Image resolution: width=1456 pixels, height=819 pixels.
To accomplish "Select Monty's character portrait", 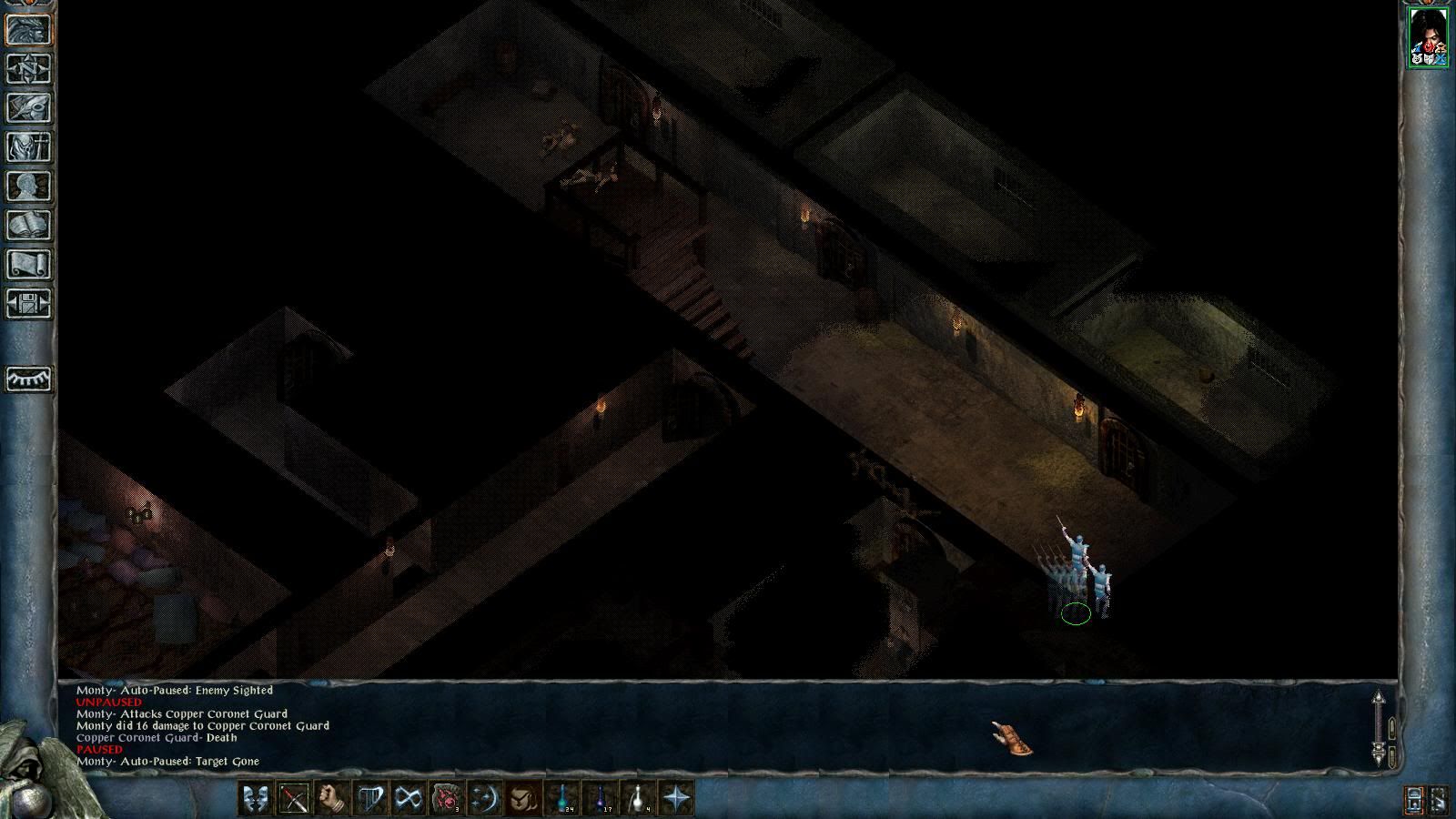I will click(x=1427, y=36).
